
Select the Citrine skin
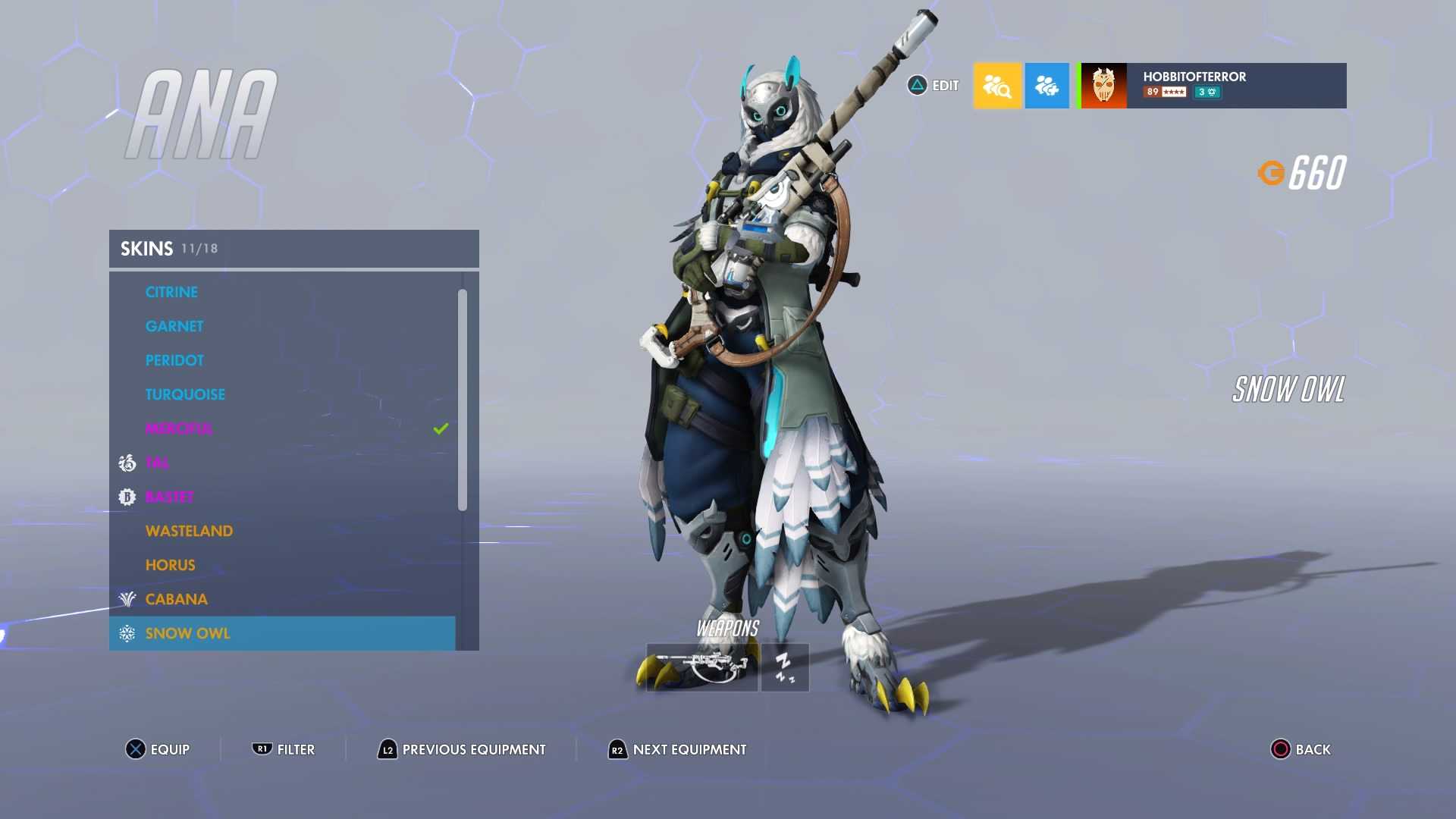(171, 292)
